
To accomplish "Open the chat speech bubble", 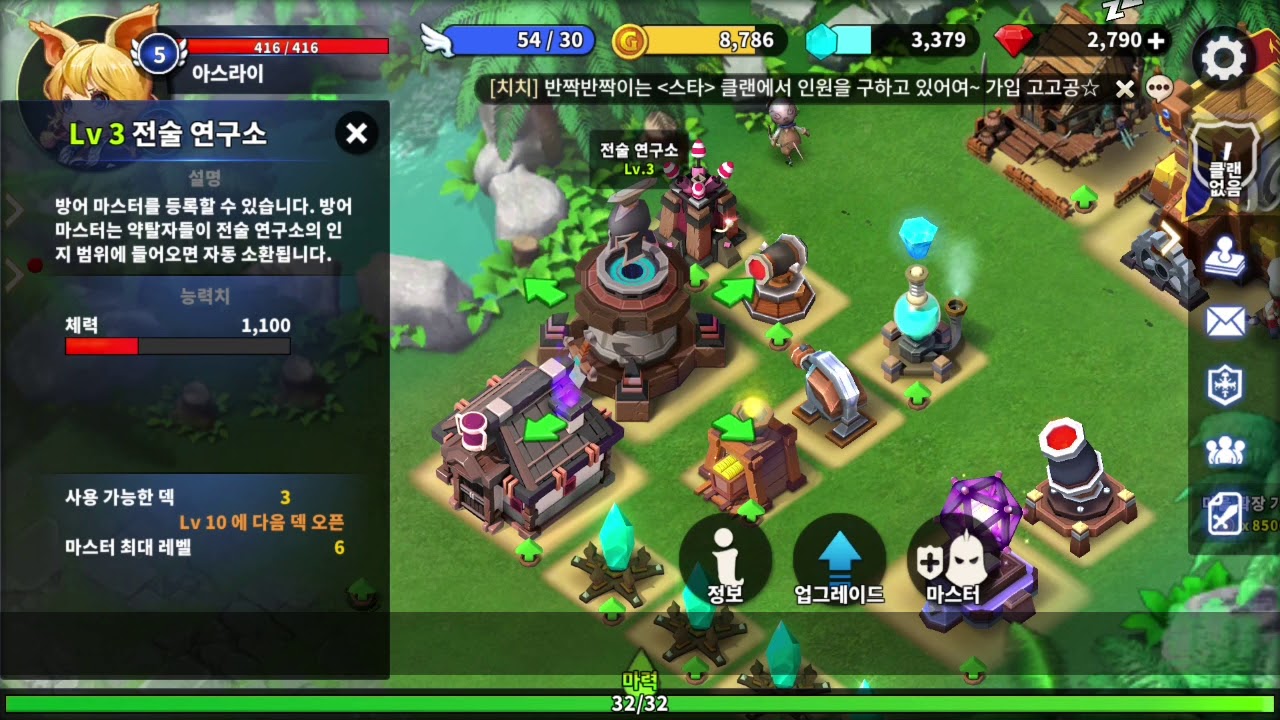I will [x=1158, y=88].
